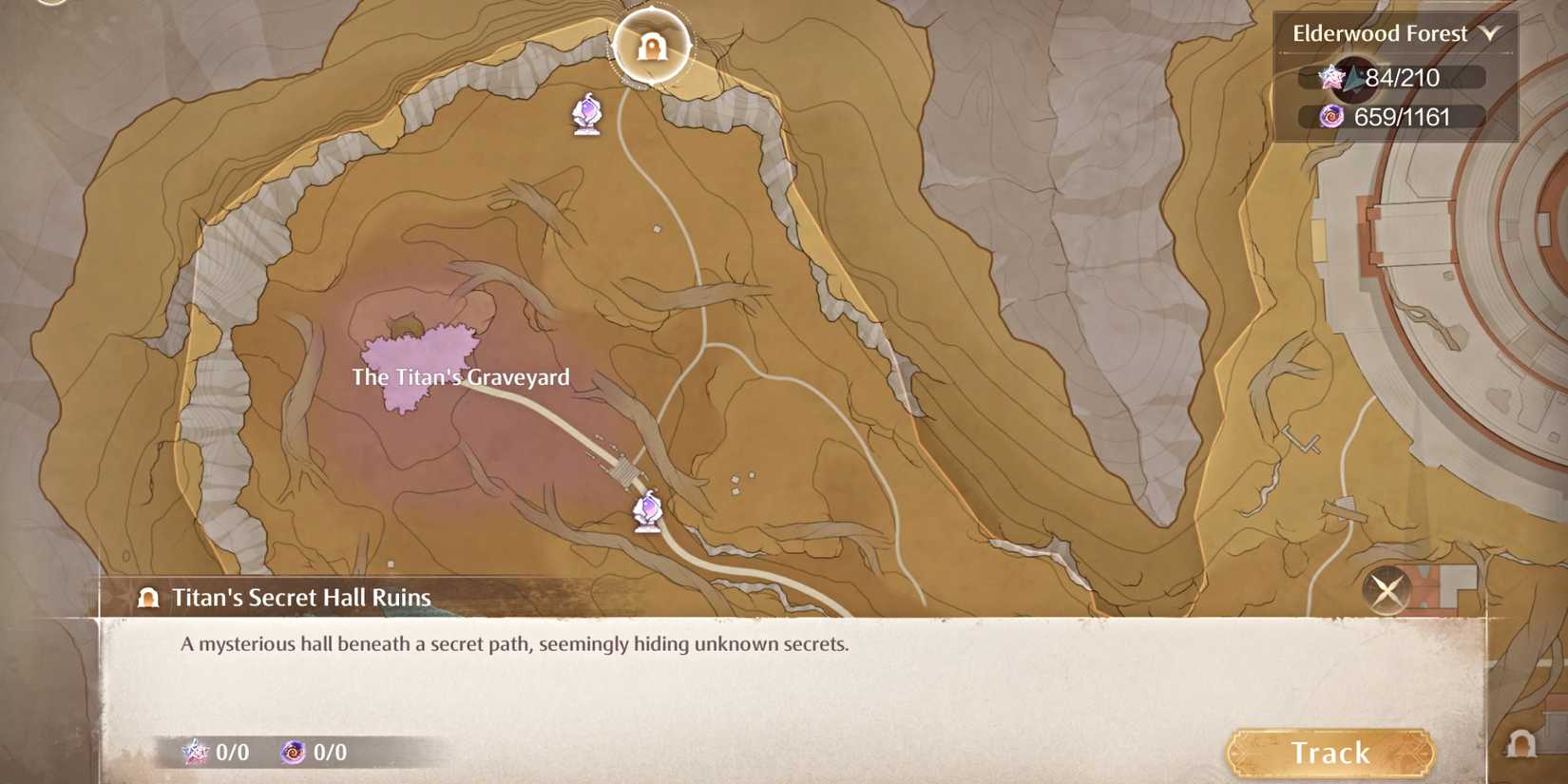Select the arch gate icon beside the panel title
The width and height of the screenshot is (1568, 784).
(x=147, y=598)
